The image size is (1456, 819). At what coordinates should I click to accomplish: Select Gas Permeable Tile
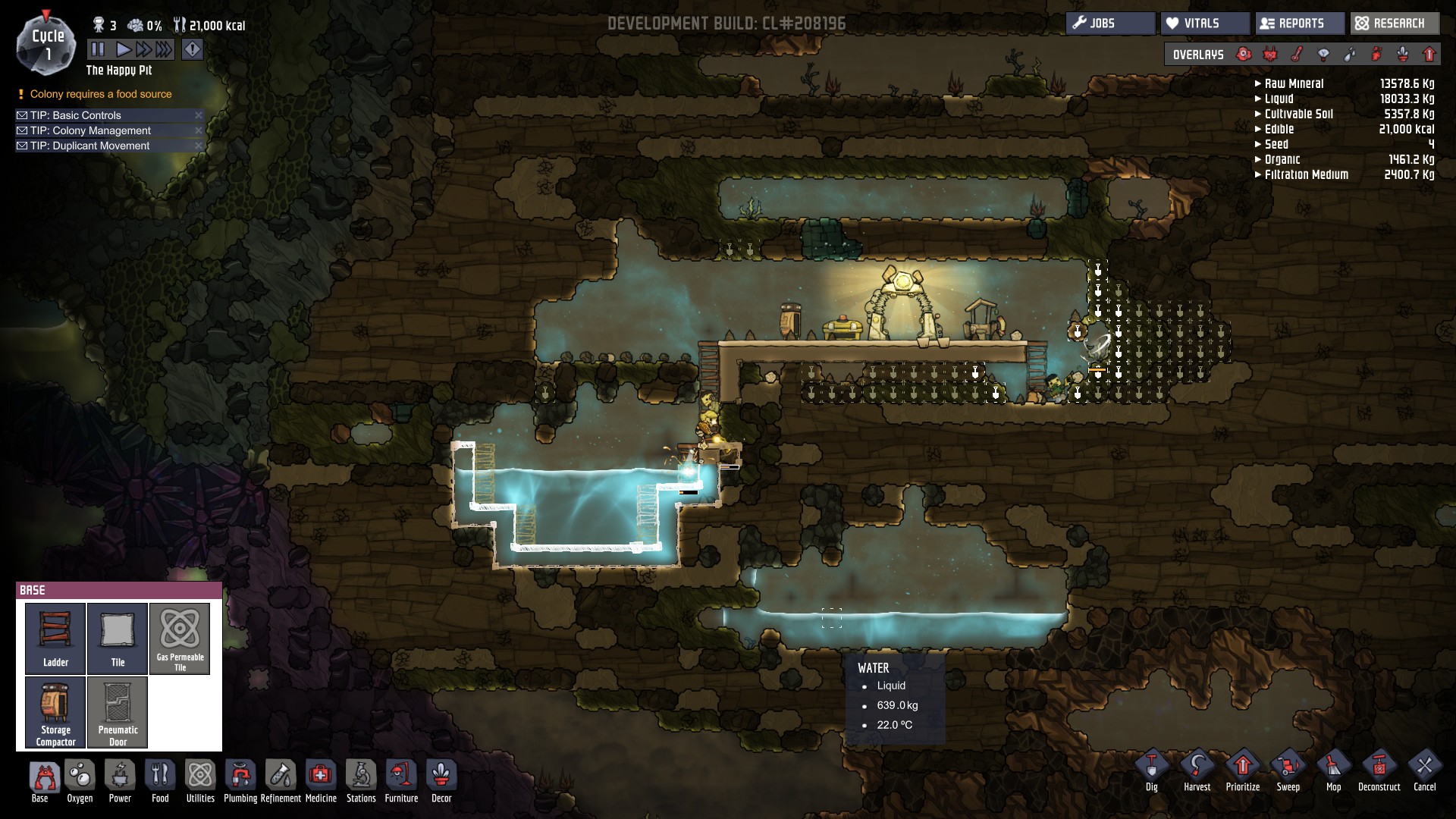point(180,638)
